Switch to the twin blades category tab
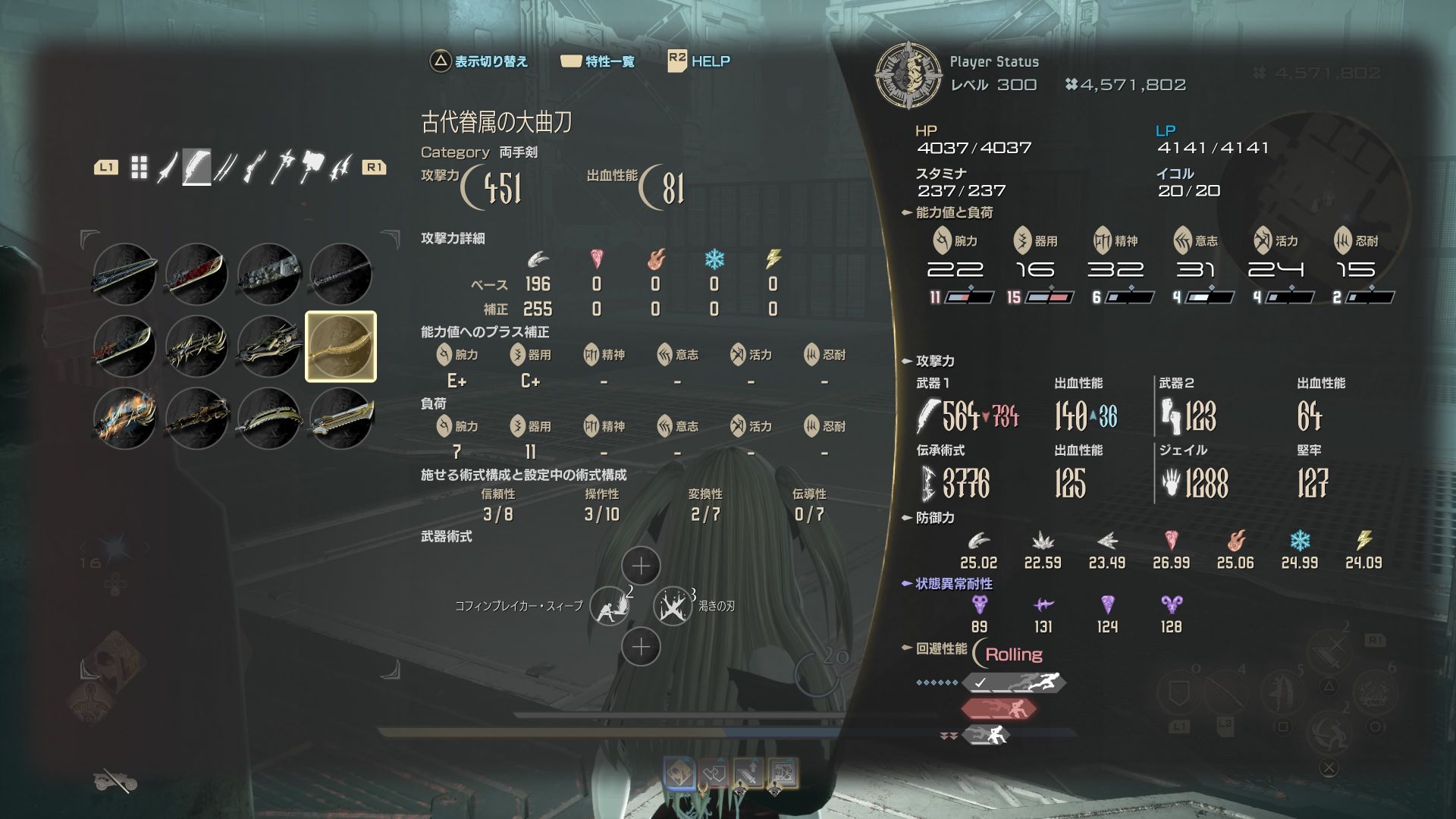The image size is (1456, 819). click(224, 167)
